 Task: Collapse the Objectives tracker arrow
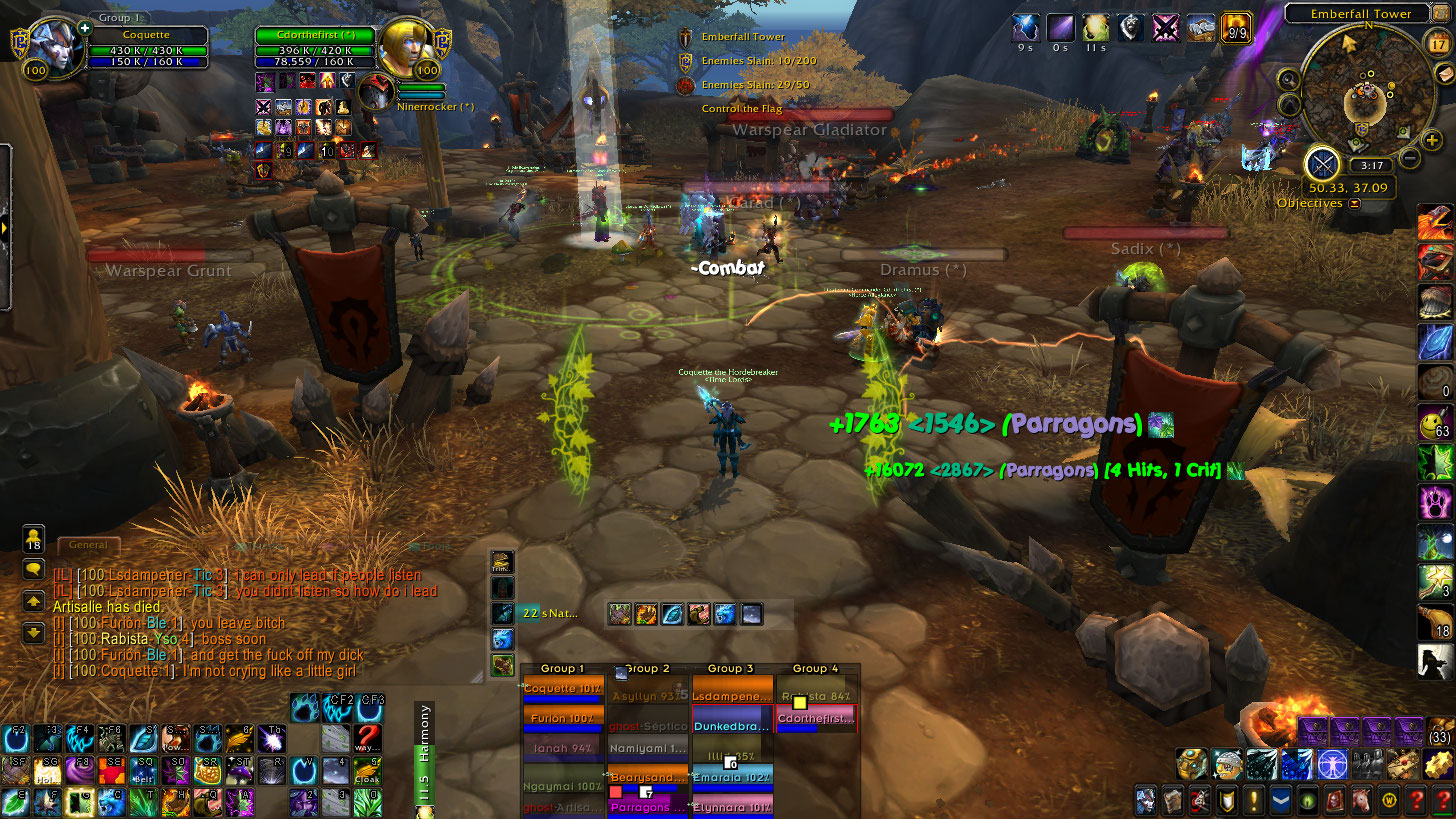pyautogui.click(x=1355, y=203)
